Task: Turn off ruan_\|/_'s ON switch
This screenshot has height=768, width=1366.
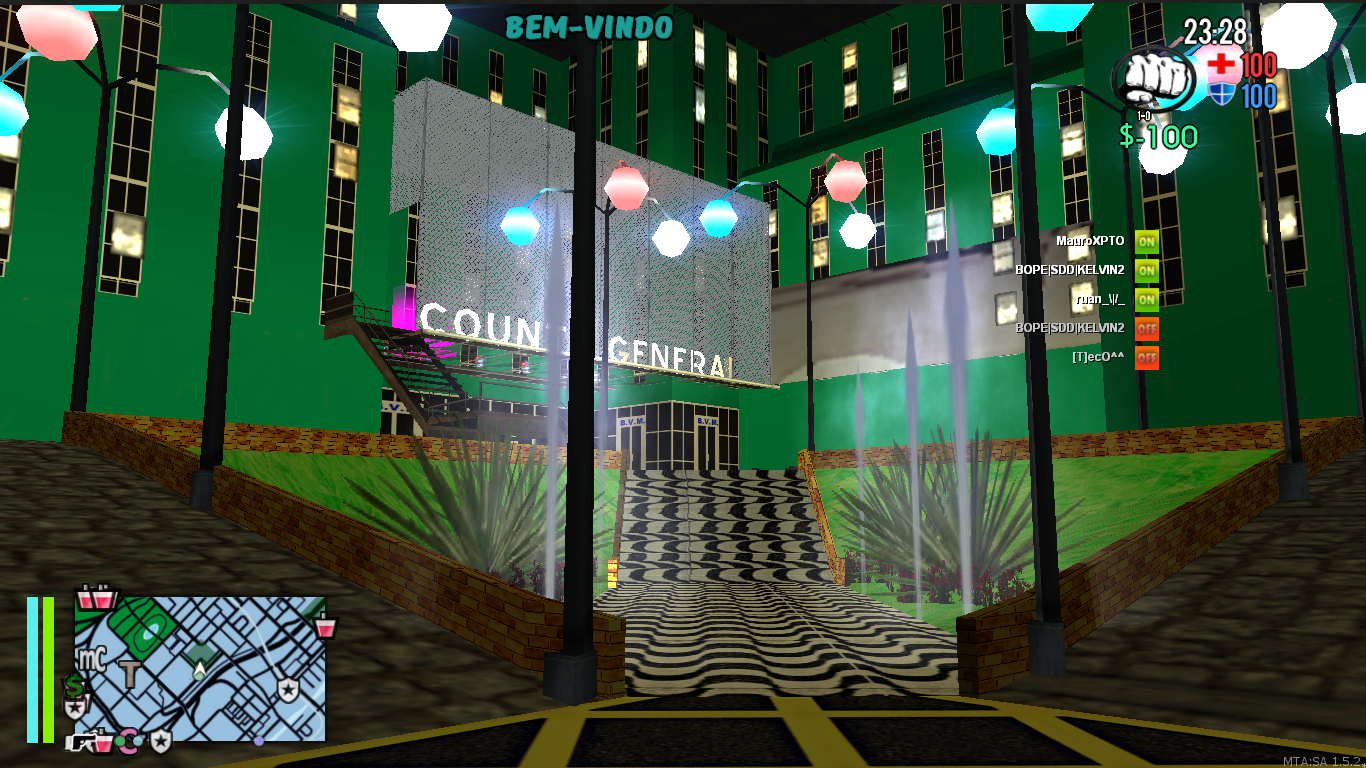Action: pyautogui.click(x=1146, y=301)
